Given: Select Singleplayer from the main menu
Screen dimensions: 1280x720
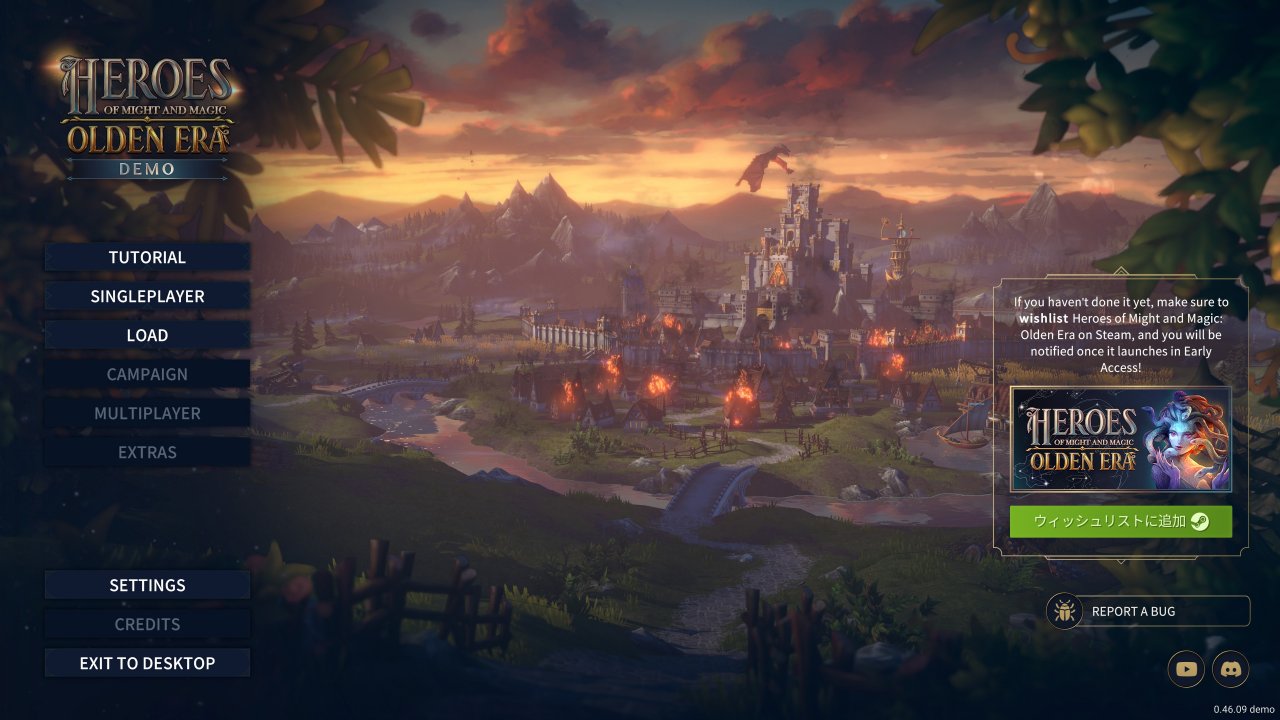Looking at the screenshot, I should pyautogui.click(x=147, y=296).
